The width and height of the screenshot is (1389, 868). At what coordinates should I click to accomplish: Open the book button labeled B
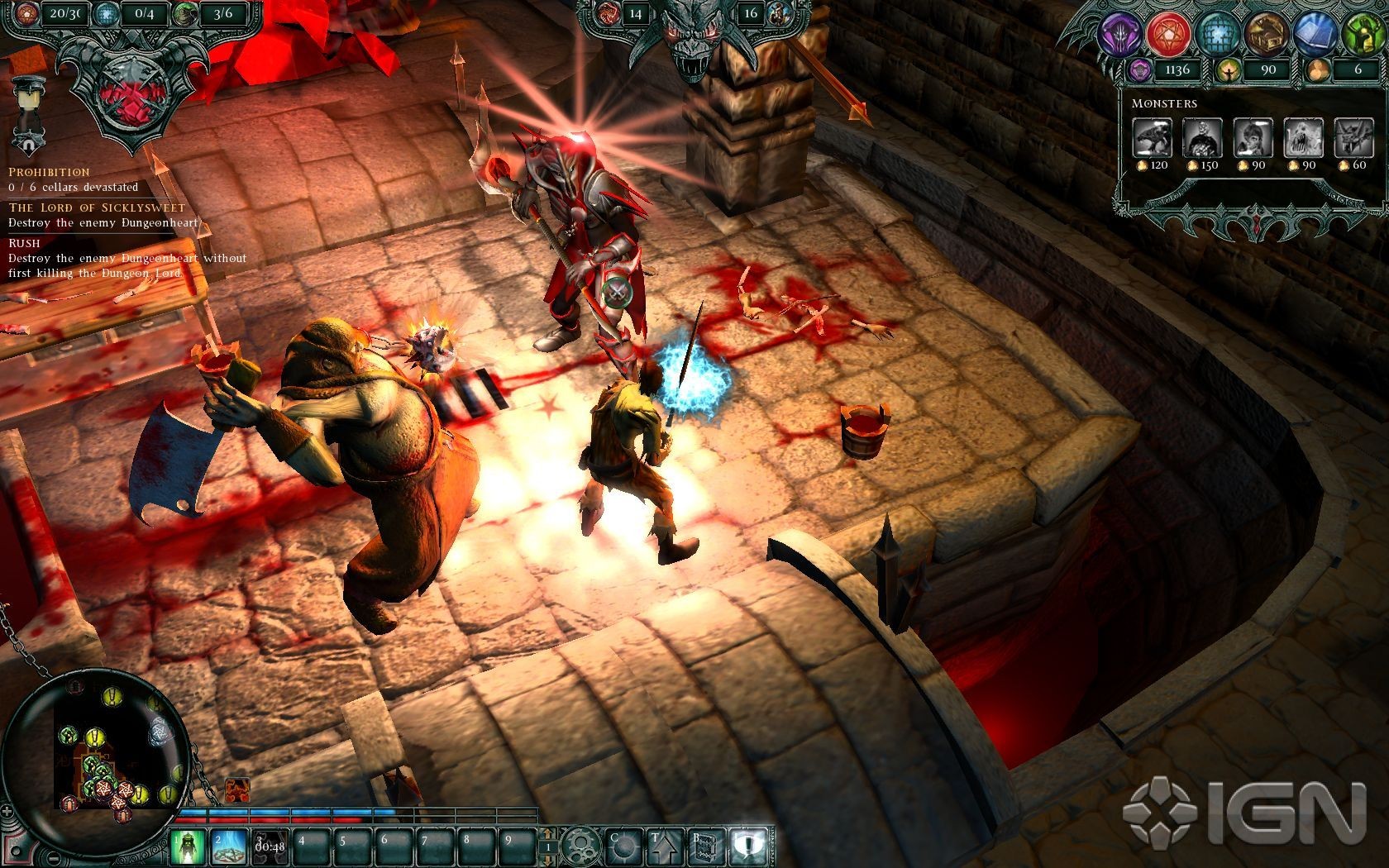(x=706, y=847)
